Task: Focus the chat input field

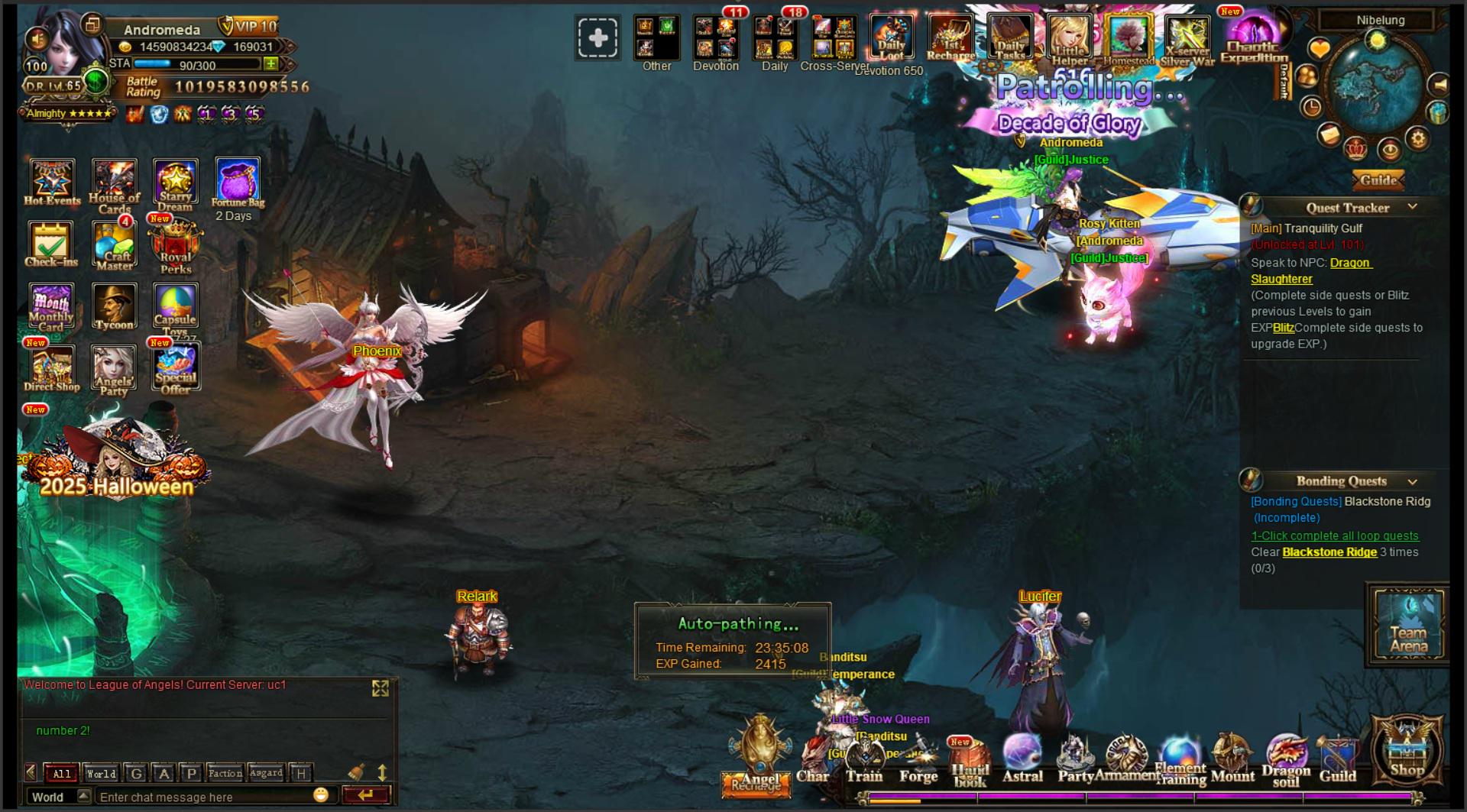Action: [202, 797]
